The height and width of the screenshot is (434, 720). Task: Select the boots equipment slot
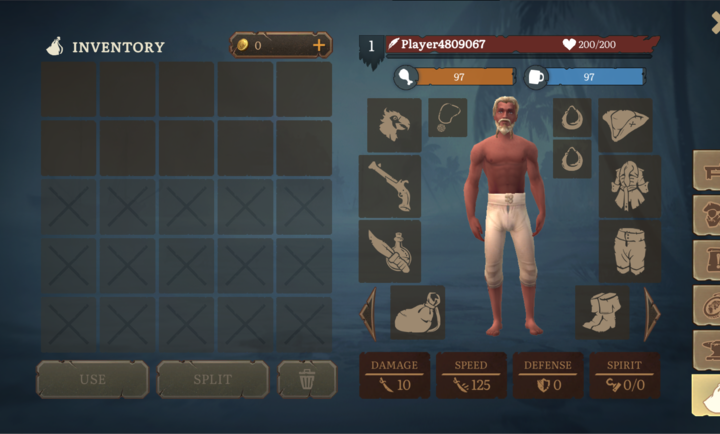tap(603, 312)
